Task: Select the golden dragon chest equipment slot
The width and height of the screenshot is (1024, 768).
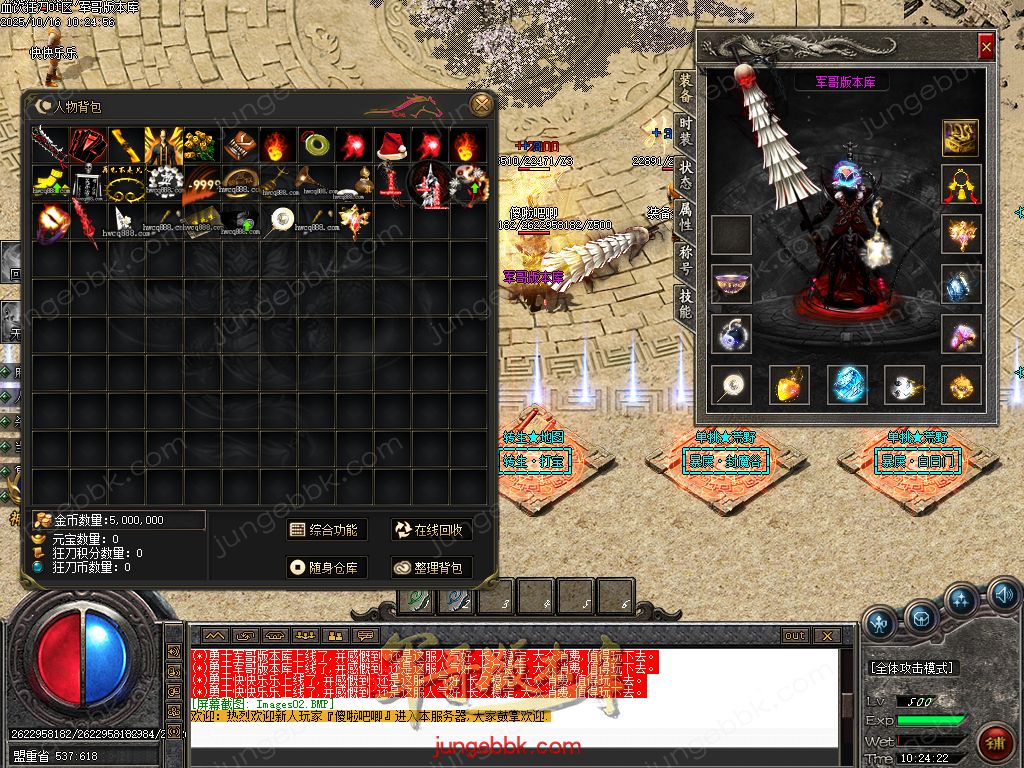Action: pos(960,138)
